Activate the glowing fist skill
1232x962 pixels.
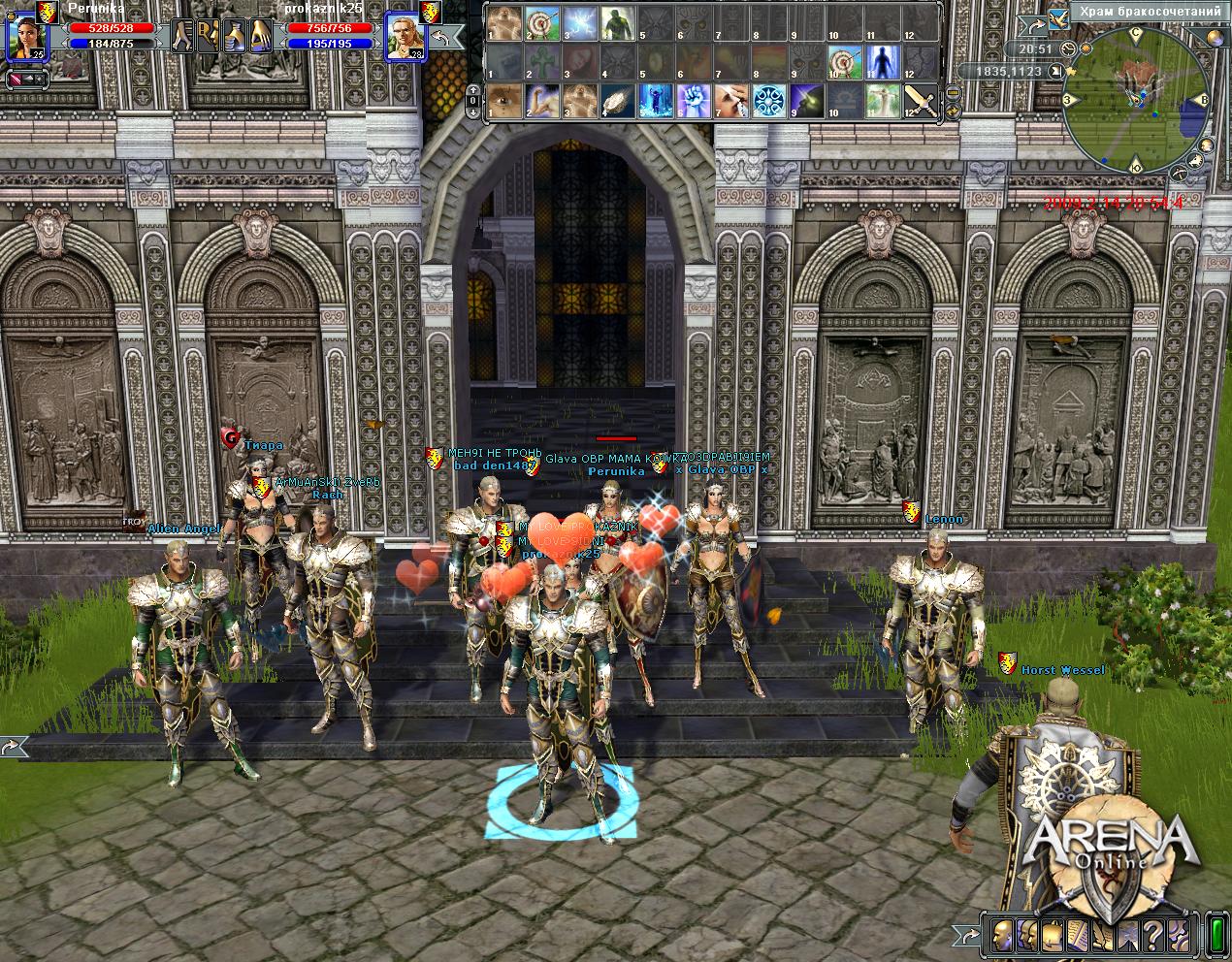pos(692,100)
